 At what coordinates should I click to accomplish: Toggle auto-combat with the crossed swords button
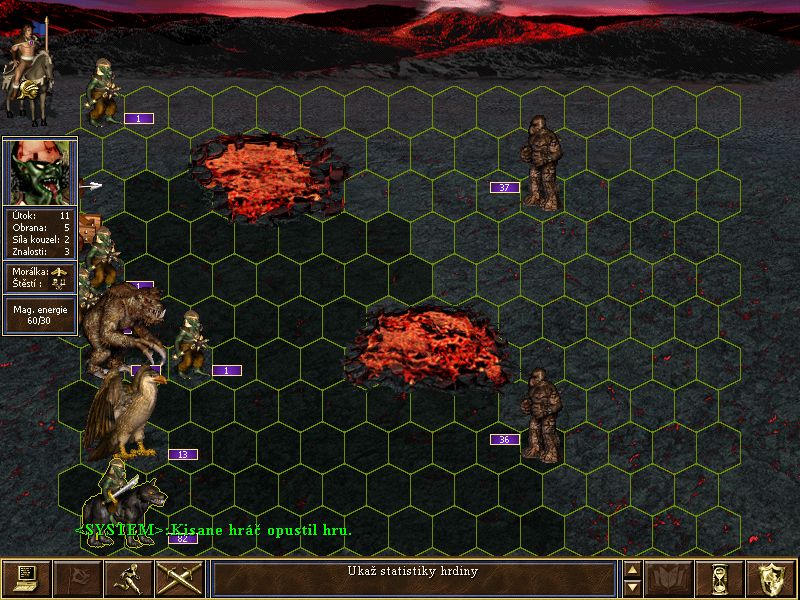[x=179, y=578]
